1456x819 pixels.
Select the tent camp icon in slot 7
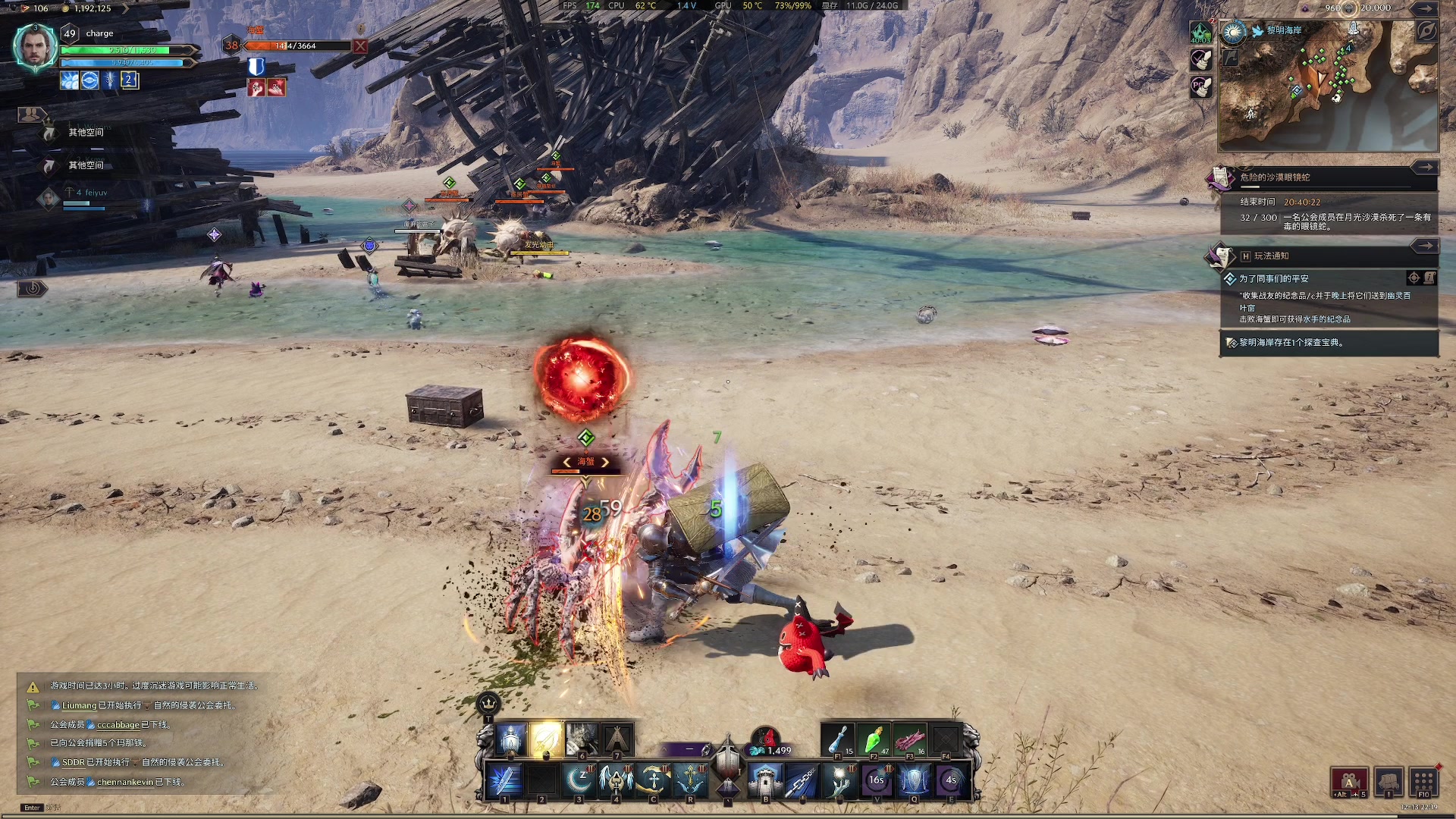click(x=617, y=739)
